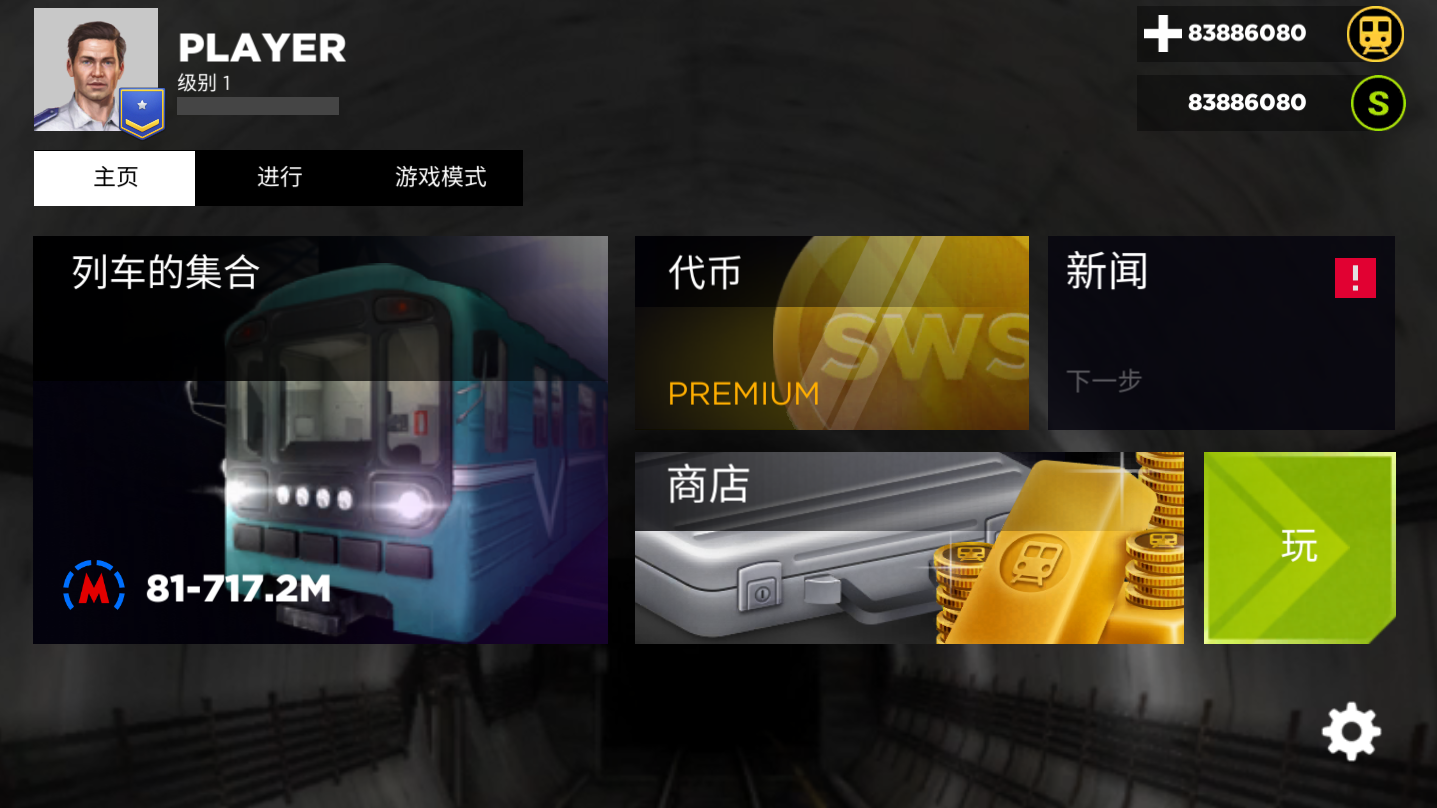Open the 列车的集合 train collection panel

coord(320,440)
